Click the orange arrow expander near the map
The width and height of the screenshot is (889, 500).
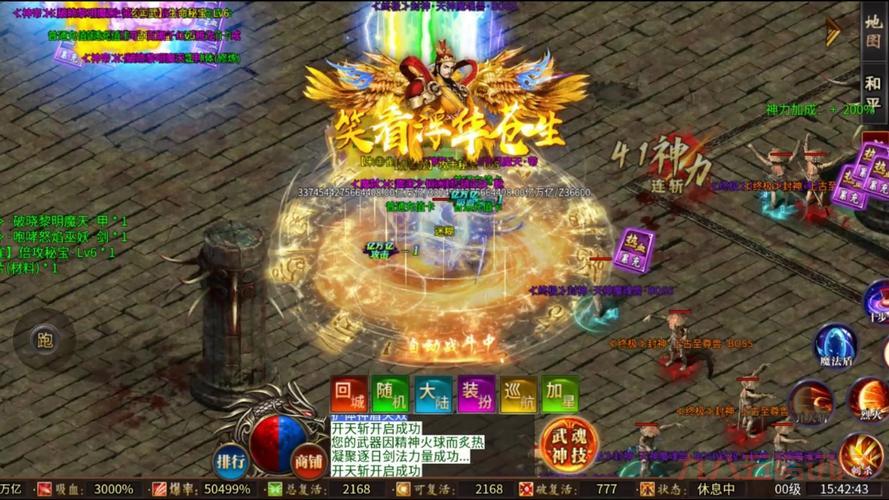tap(832, 32)
